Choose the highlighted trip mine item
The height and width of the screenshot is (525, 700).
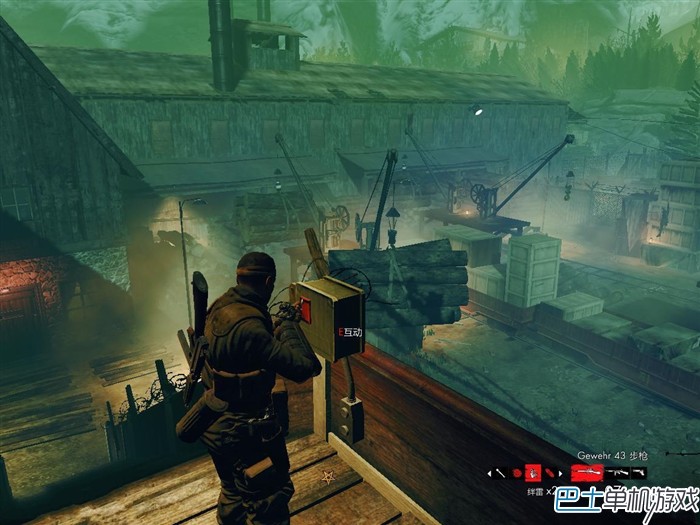pos(533,473)
